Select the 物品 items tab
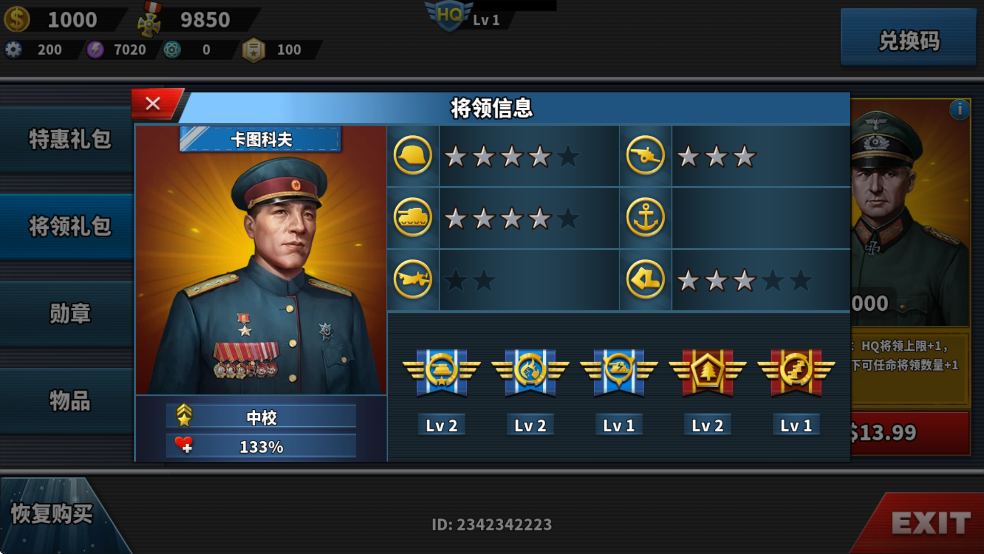This screenshot has width=984, height=554. [x=68, y=401]
